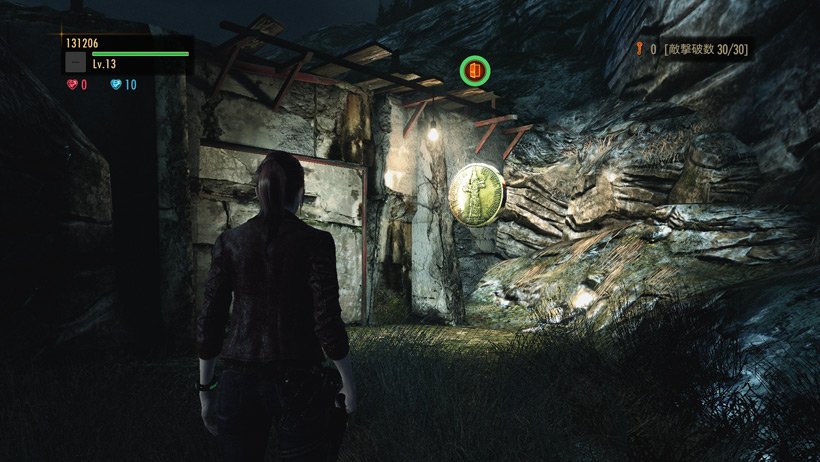Click the red heart item icon
This screenshot has width=820, height=462.
pyautogui.click(x=72, y=85)
